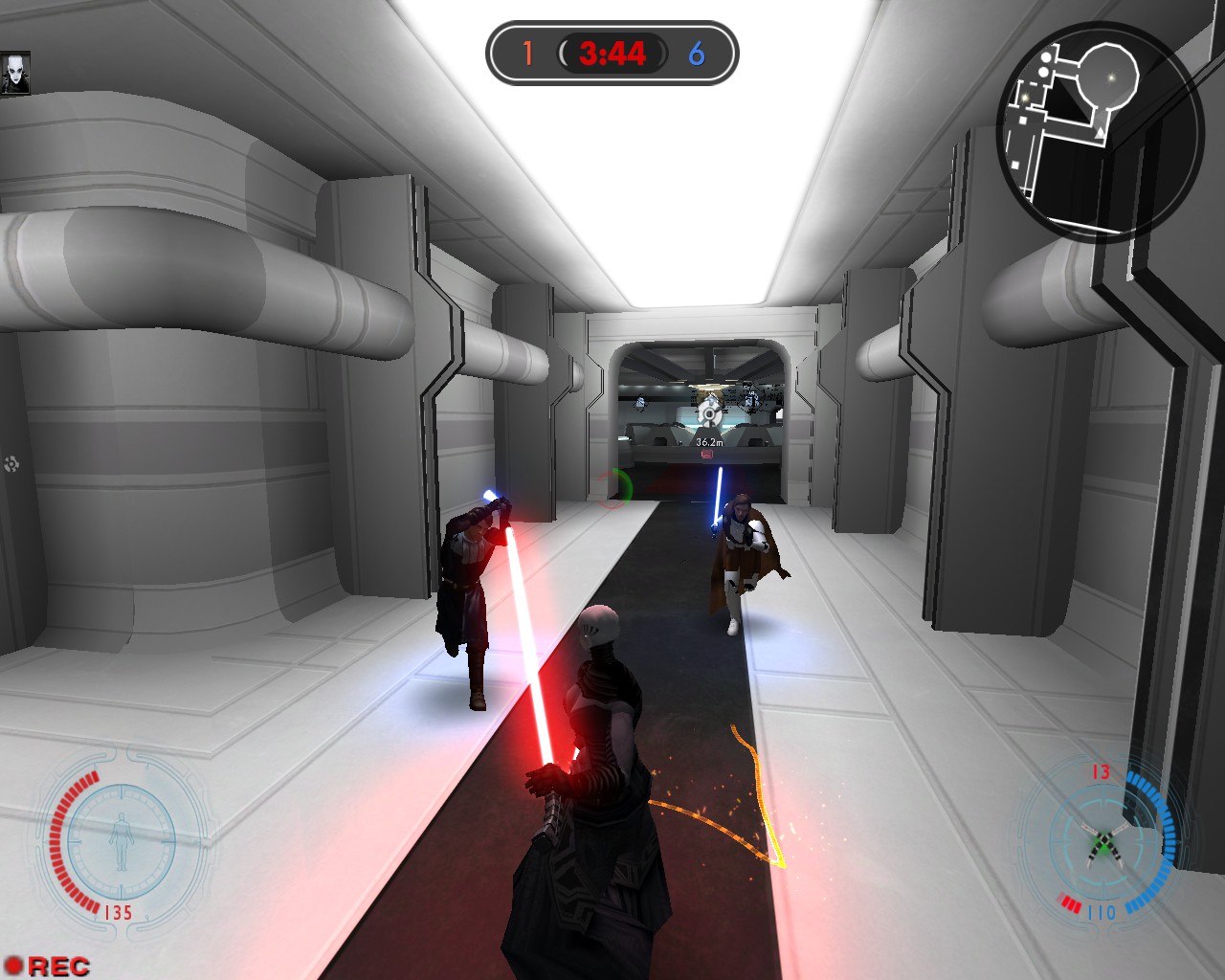Click the red REC recording indicator

[x=48, y=966]
